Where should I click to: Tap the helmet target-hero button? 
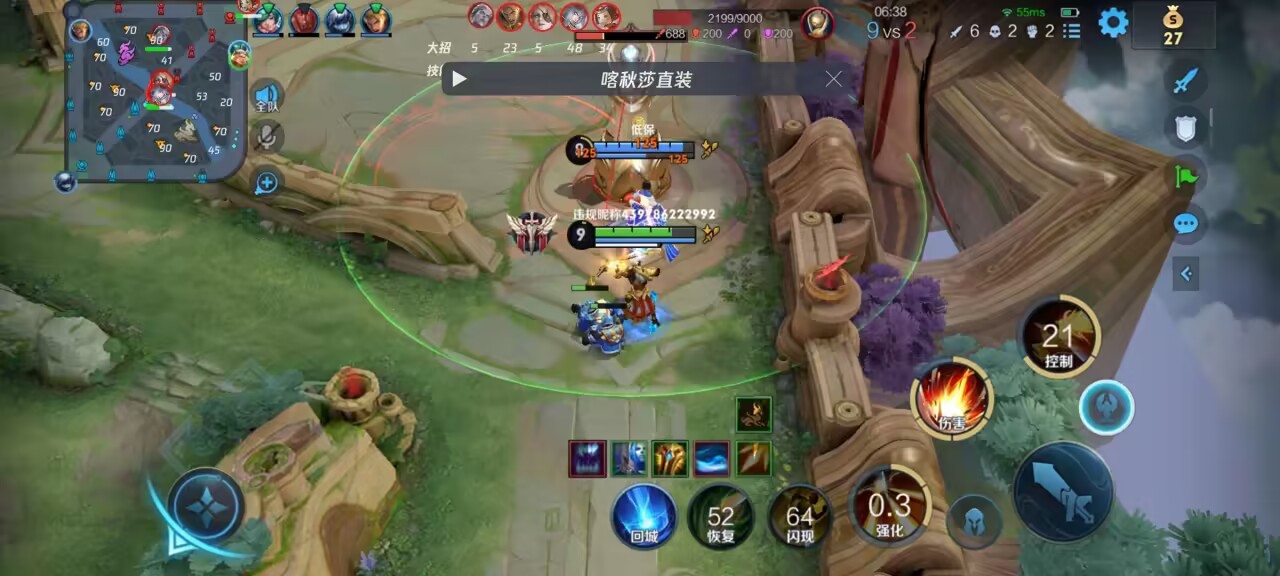(974, 521)
